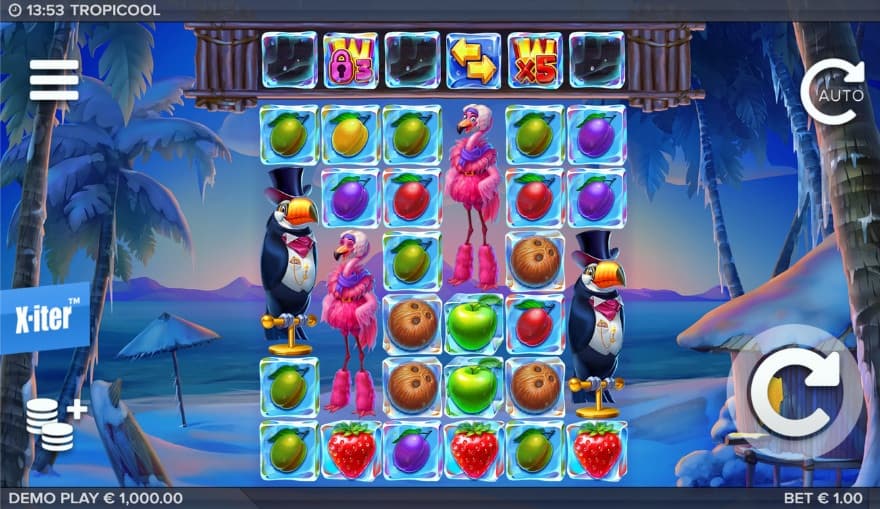Screen dimensions: 880x509
Task: Open the hamburger menu
Action: (x=54, y=80)
